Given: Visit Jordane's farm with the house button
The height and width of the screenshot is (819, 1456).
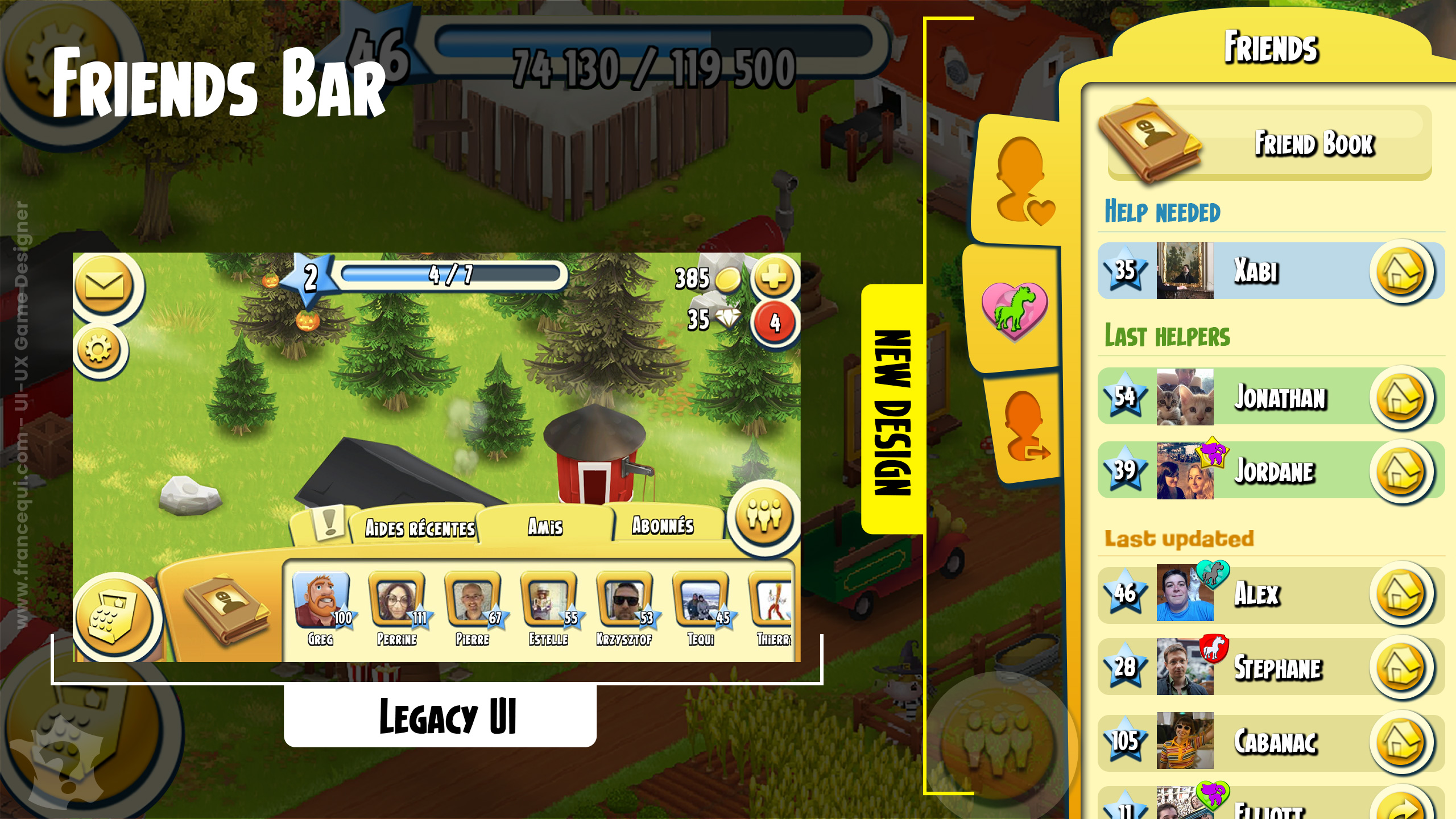Looking at the screenshot, I should [1401, 471].
